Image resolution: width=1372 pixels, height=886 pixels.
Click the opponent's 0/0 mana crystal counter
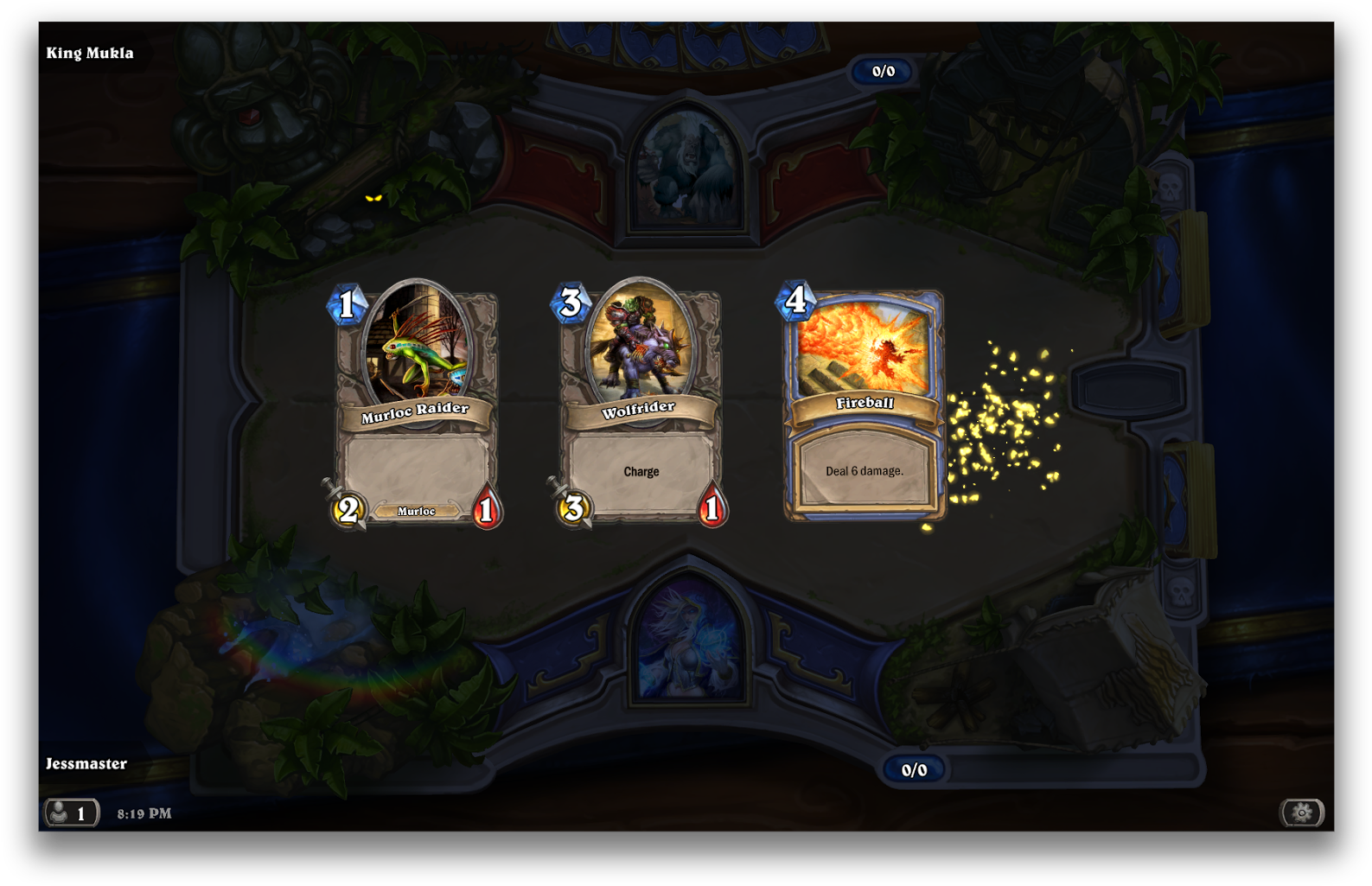tap(884, 72)
